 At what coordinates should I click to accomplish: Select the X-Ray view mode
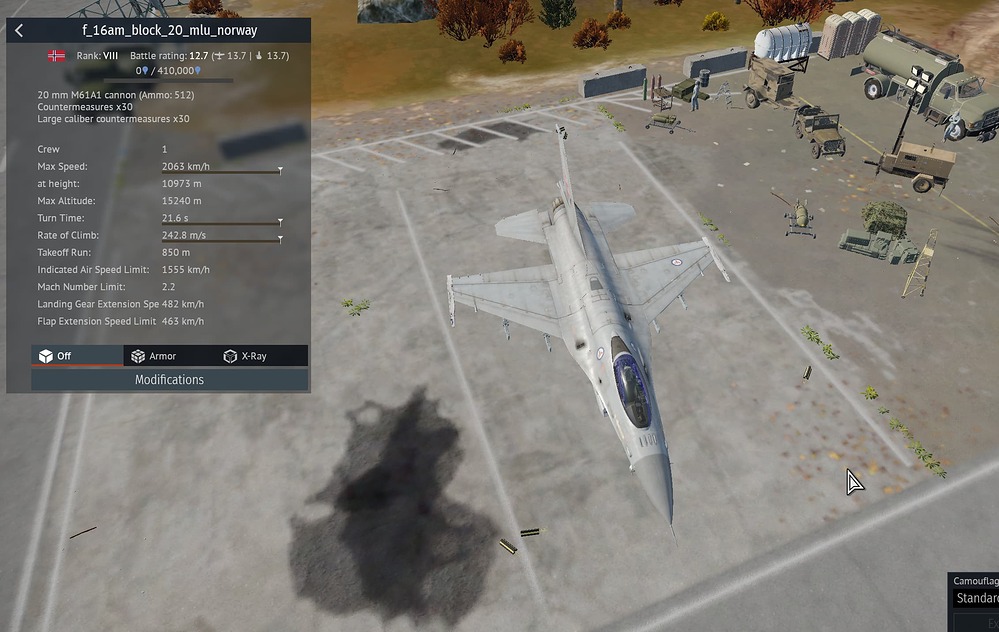245,356
